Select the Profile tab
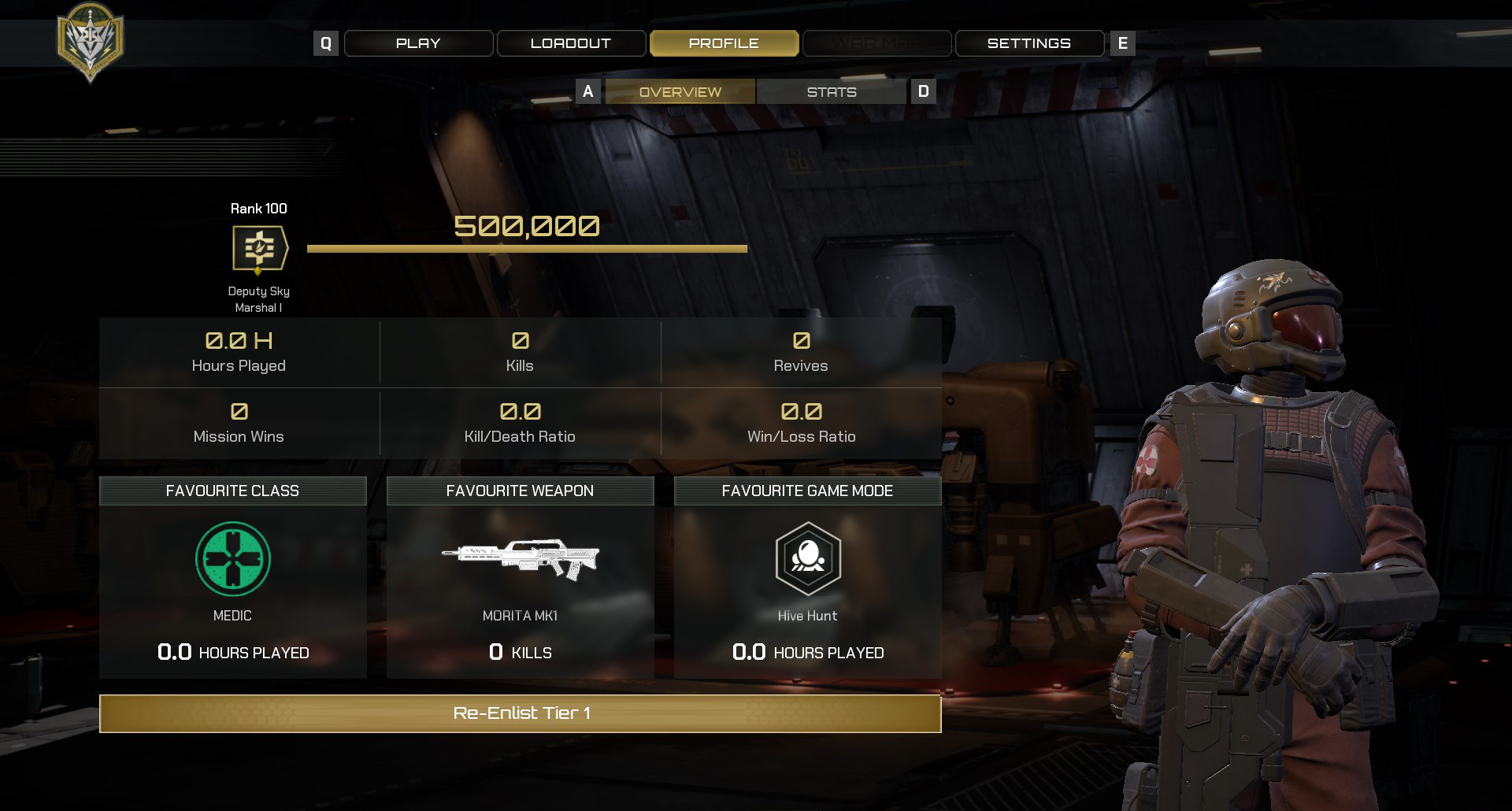This screenshot has width=1512, height=811. tap(724, 43)
